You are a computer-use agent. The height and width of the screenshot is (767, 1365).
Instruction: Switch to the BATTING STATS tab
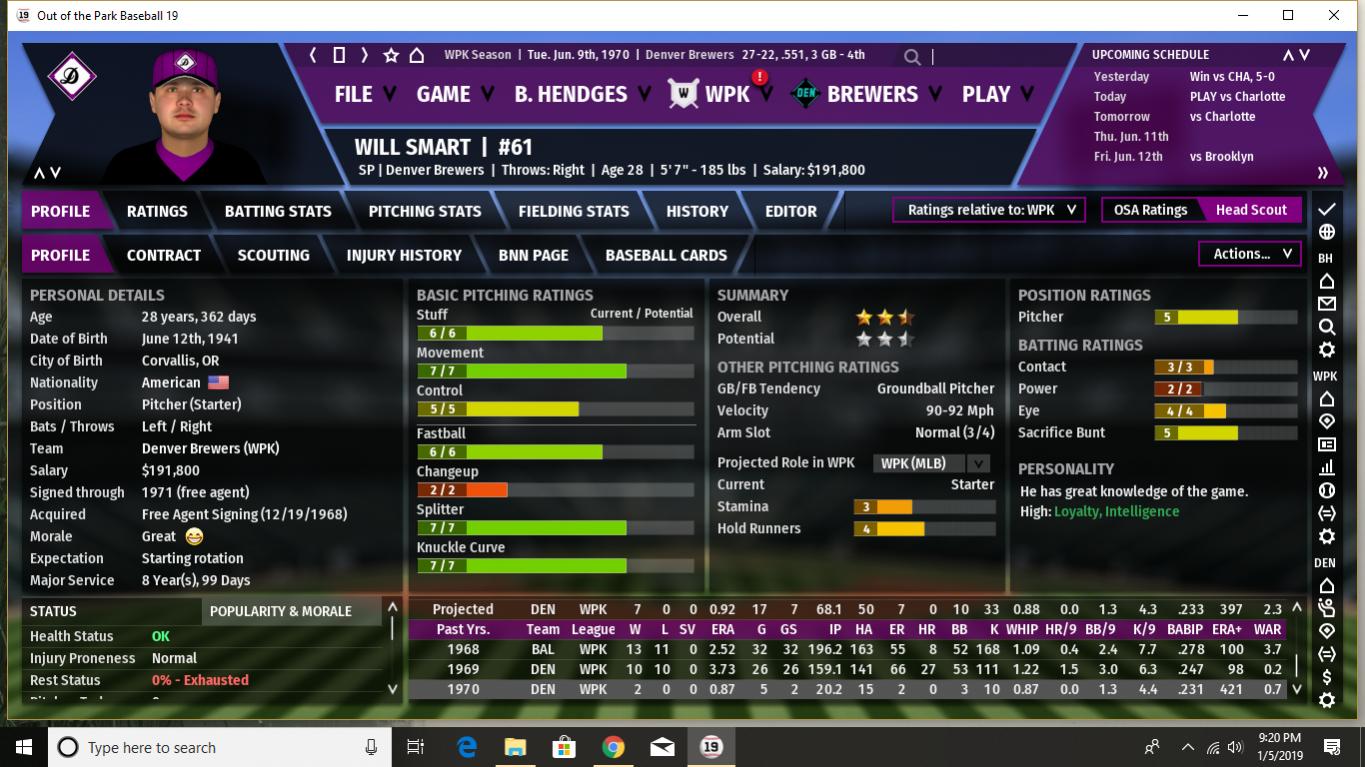point(278,211)
